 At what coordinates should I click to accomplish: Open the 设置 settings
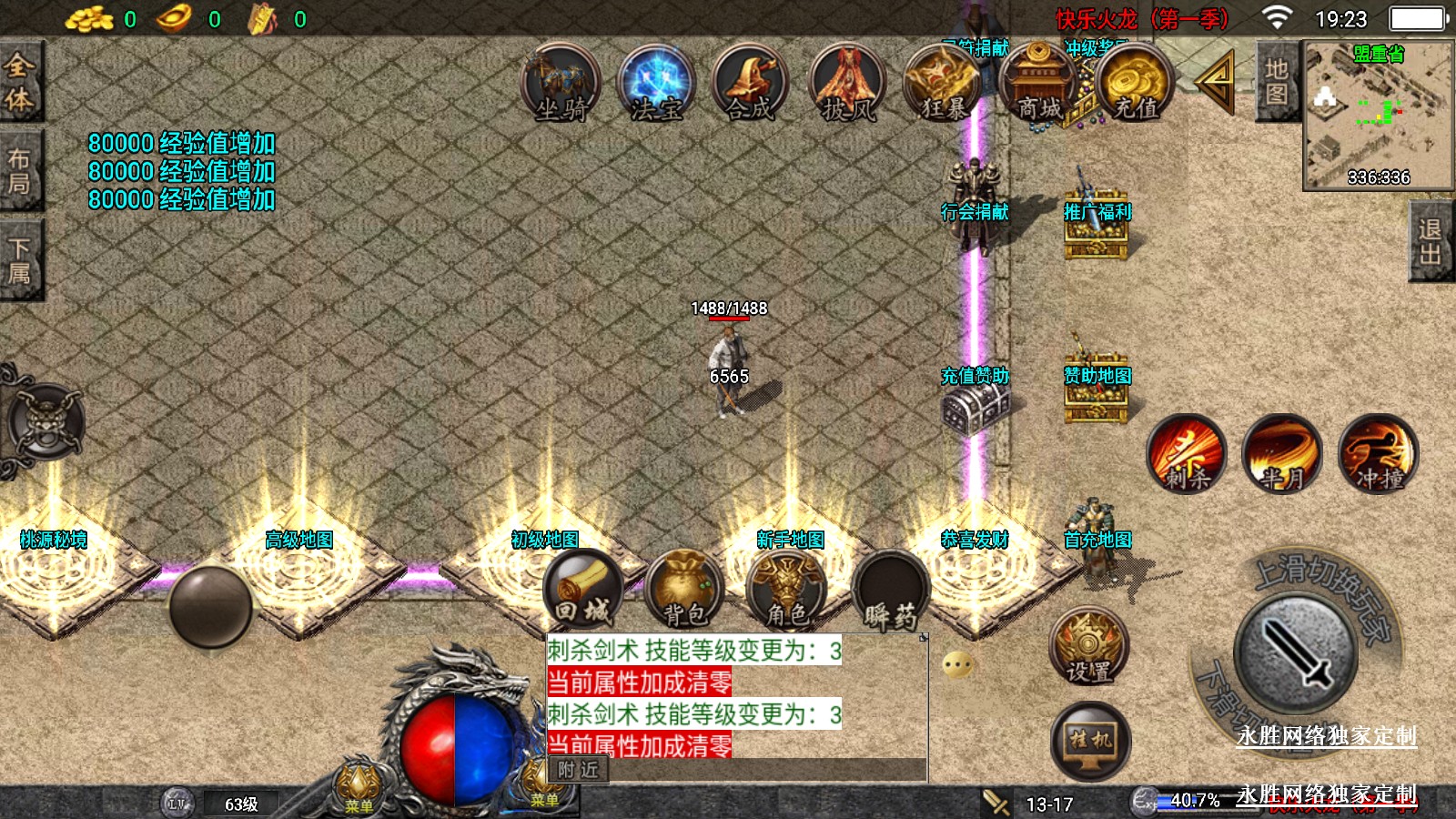click(1089, 645)
